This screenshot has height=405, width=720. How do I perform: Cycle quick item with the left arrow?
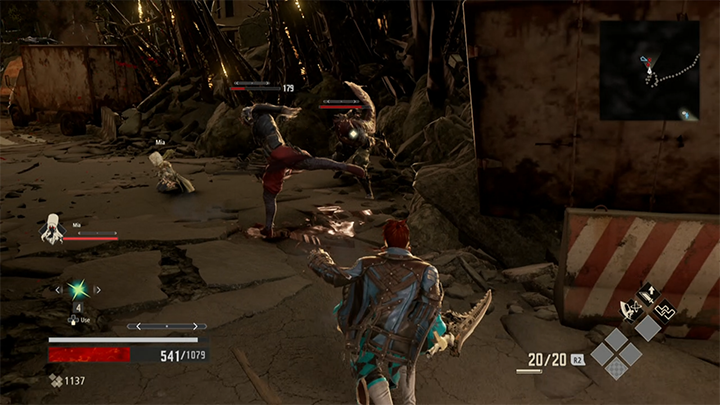(x=57, y=290)
